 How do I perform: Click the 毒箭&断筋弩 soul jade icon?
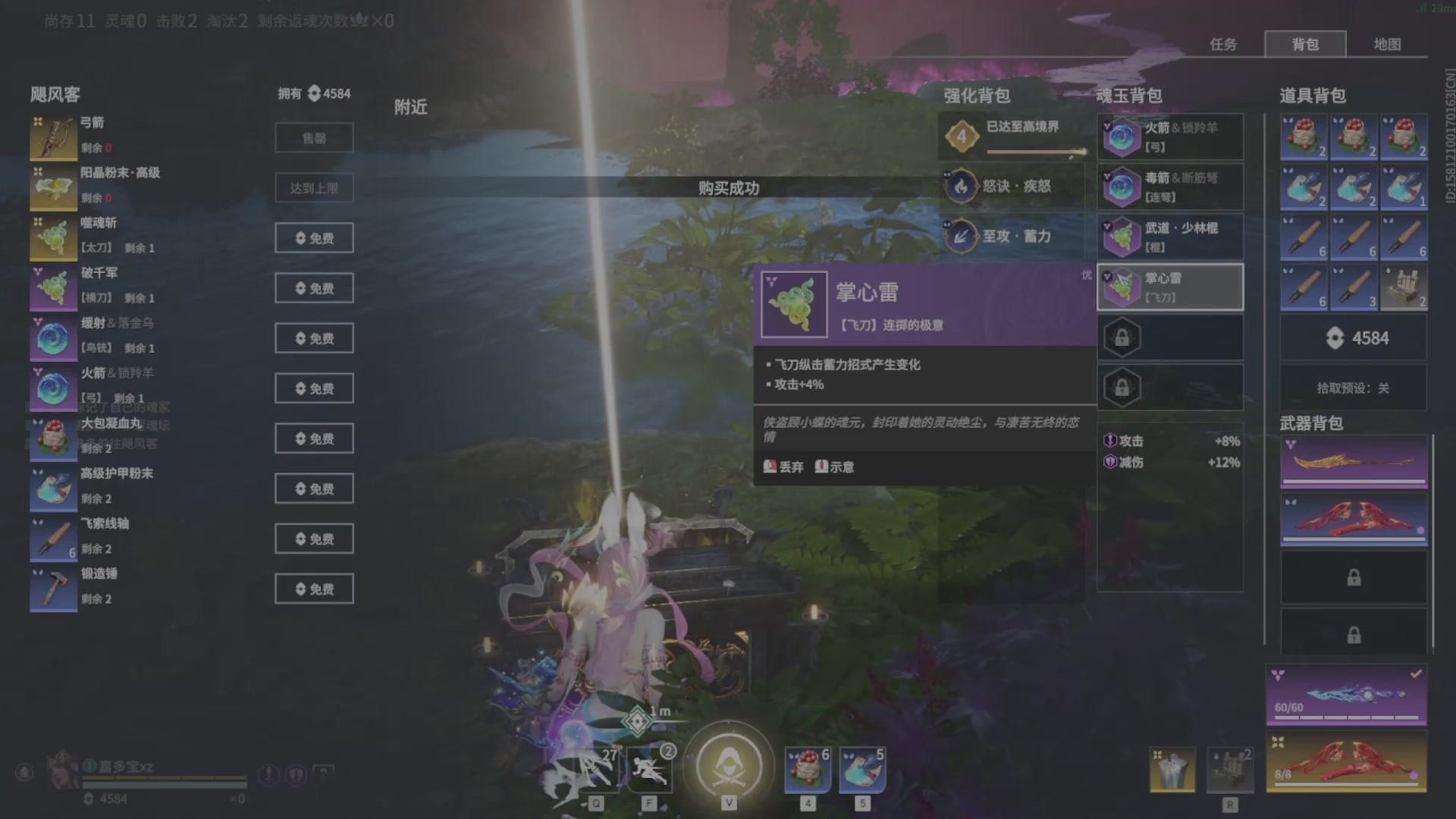click(x=1122, y=186)
